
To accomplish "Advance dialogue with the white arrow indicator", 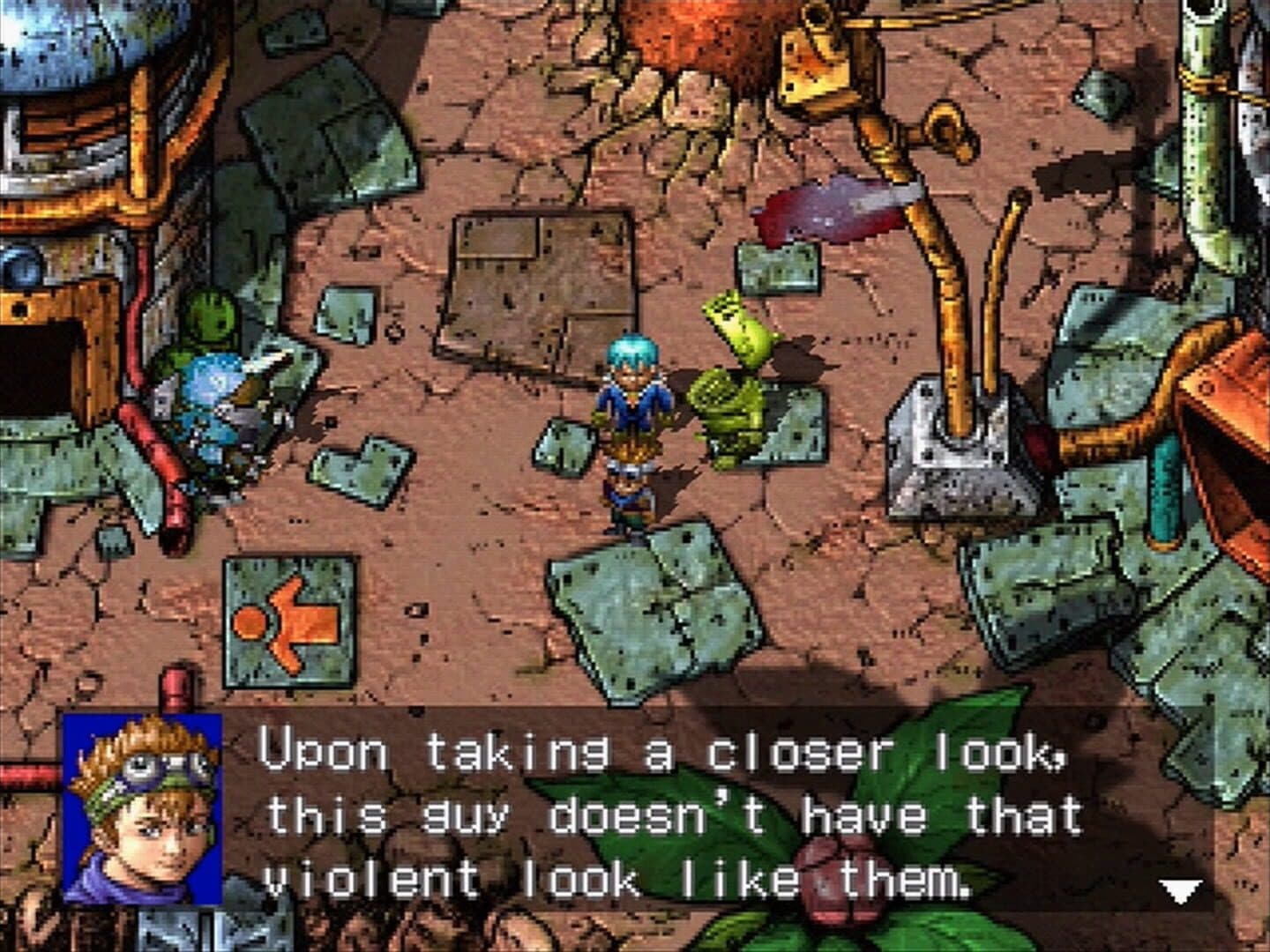I will click(1180, 890).
